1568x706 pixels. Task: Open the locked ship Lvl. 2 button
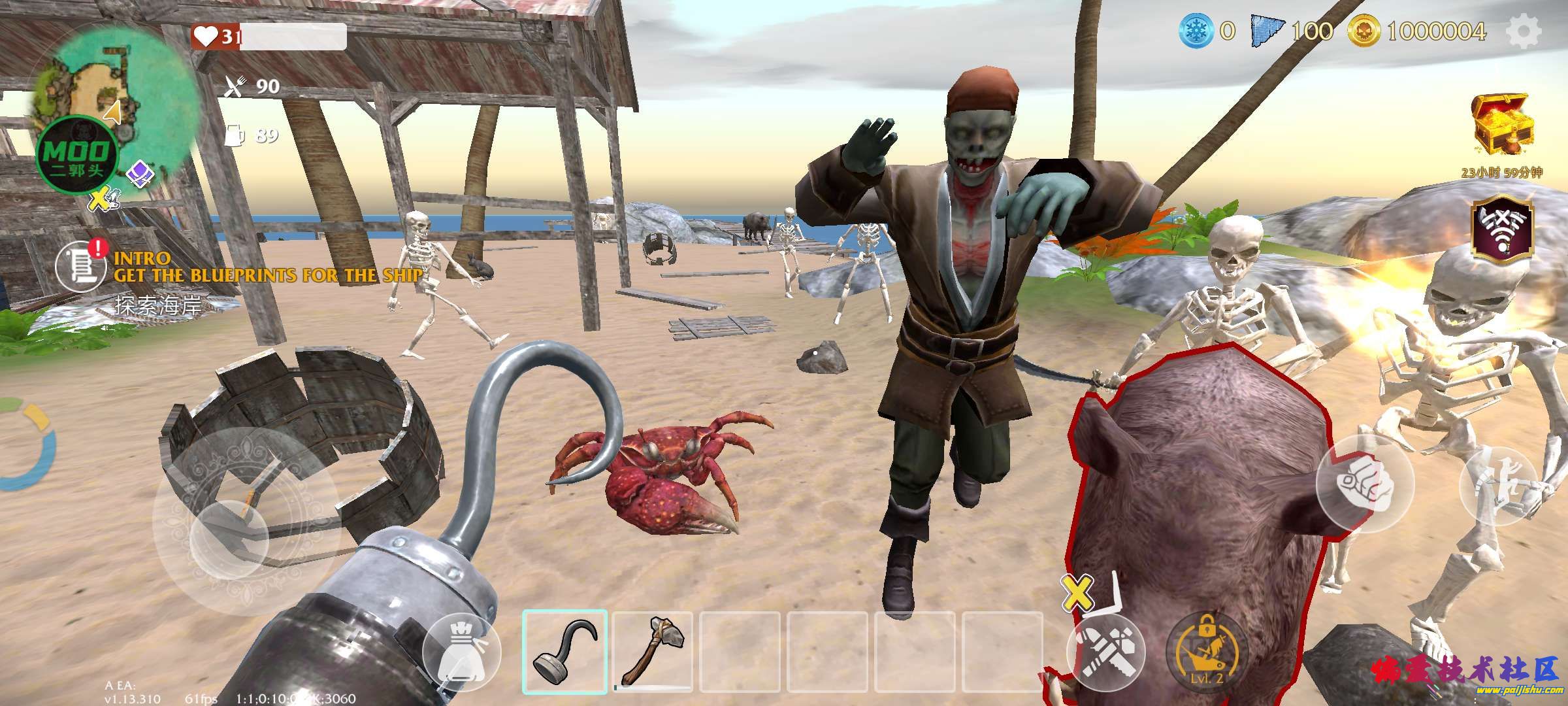pyautogui.click(x=1205, y=652)
